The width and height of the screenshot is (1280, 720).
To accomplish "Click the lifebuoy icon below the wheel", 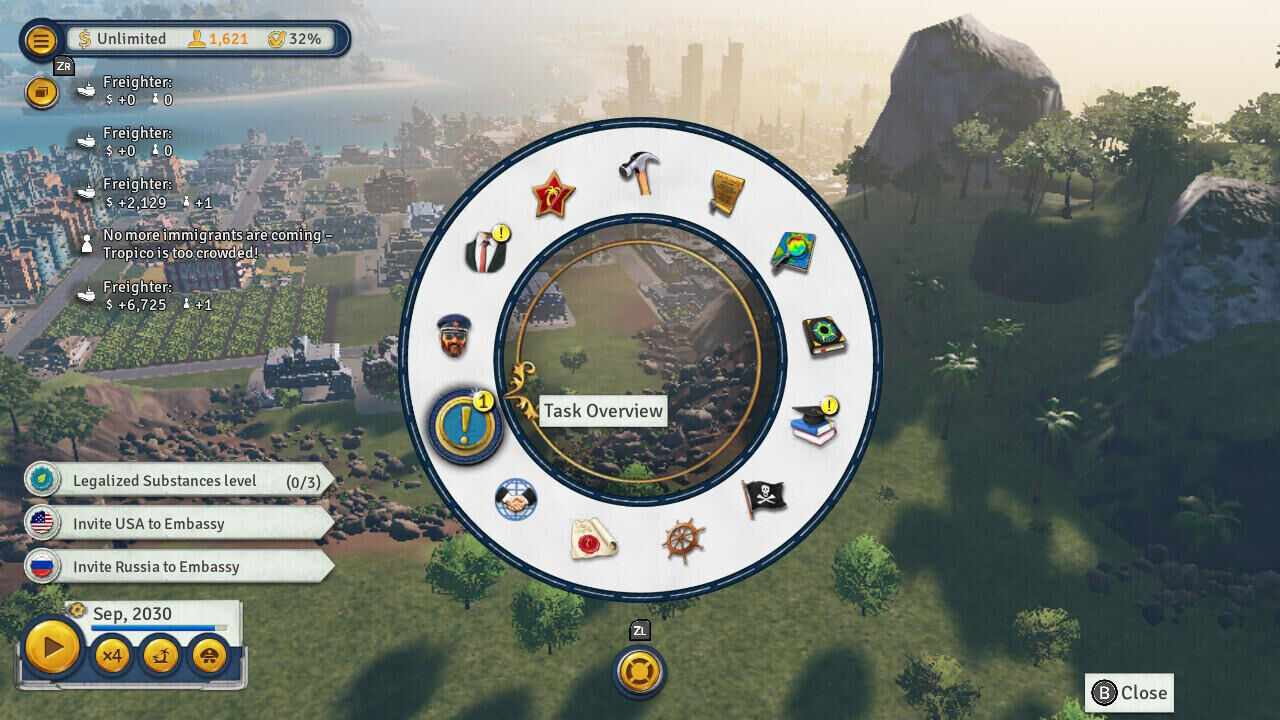I will pos(638,673).
